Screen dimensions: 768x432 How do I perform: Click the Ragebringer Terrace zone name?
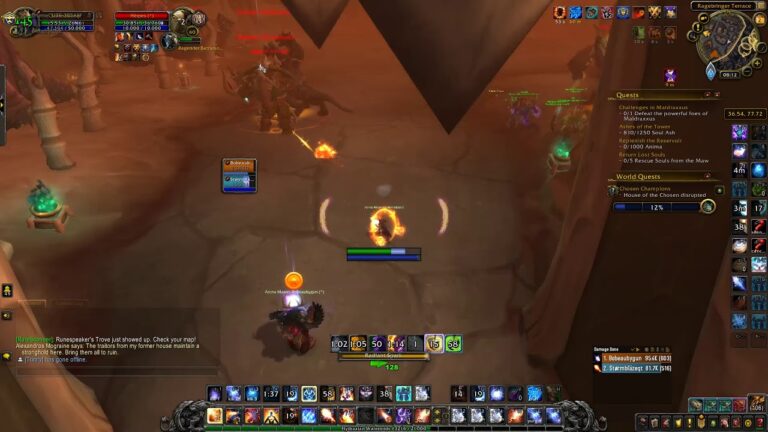coord(728,6)
